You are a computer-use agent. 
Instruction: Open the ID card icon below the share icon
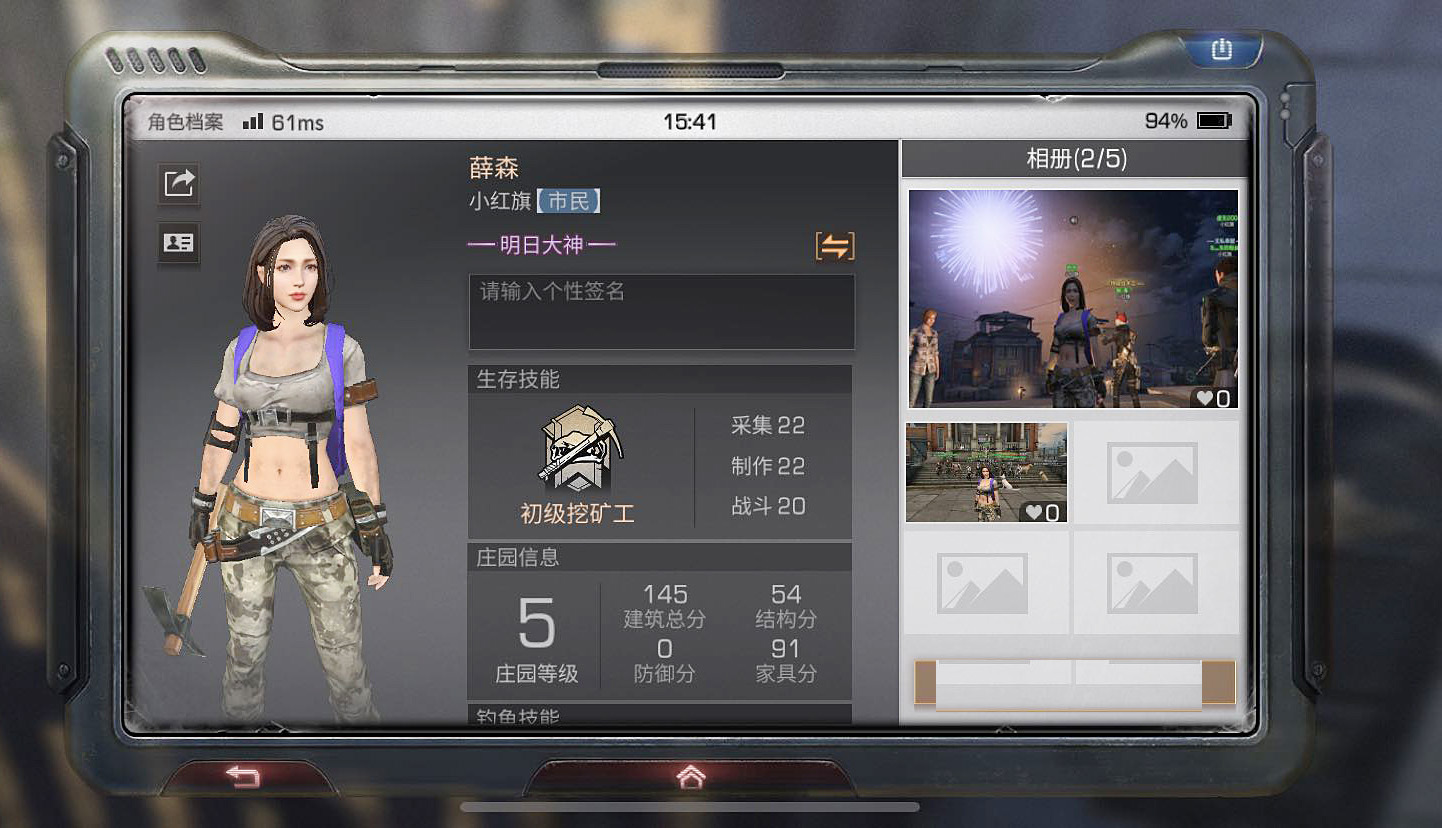tap(177, 243)
